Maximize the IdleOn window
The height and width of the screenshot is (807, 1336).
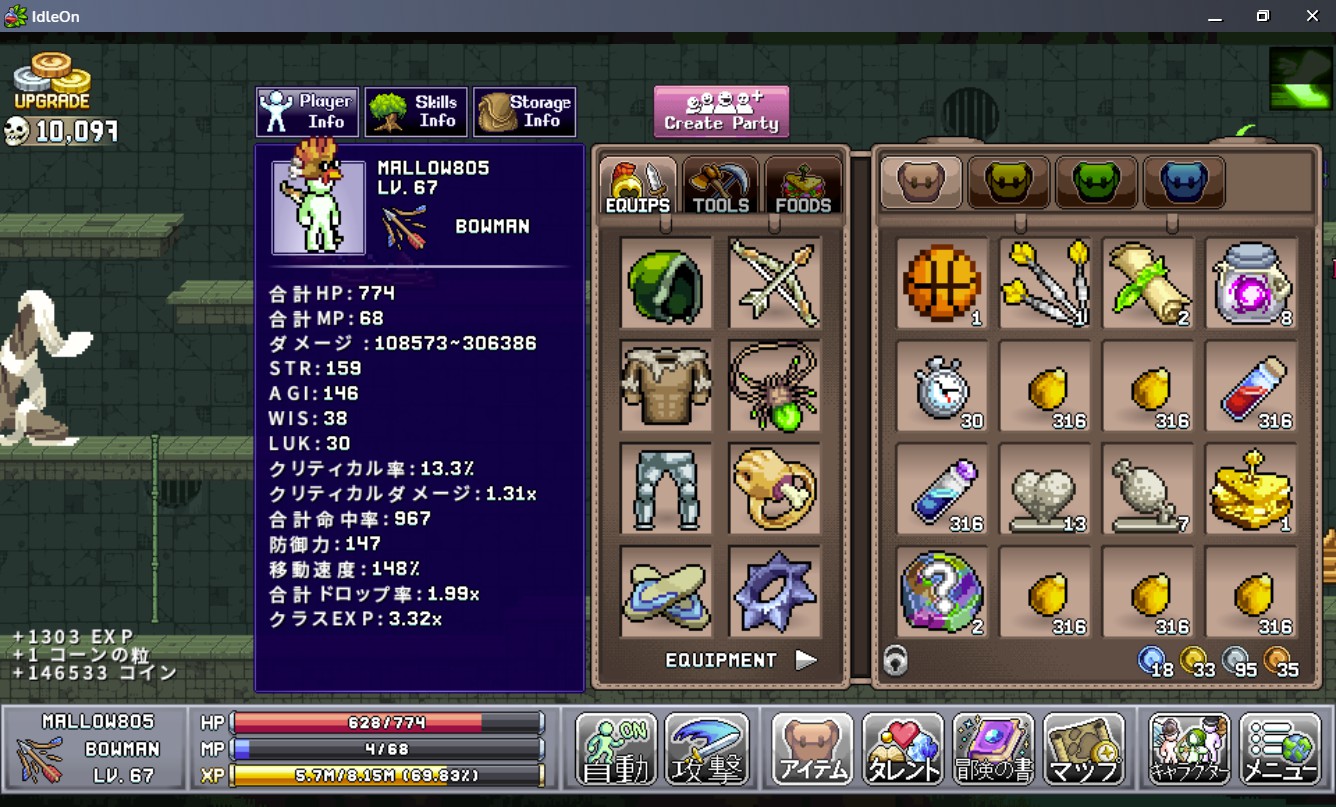click(1263, 16)
